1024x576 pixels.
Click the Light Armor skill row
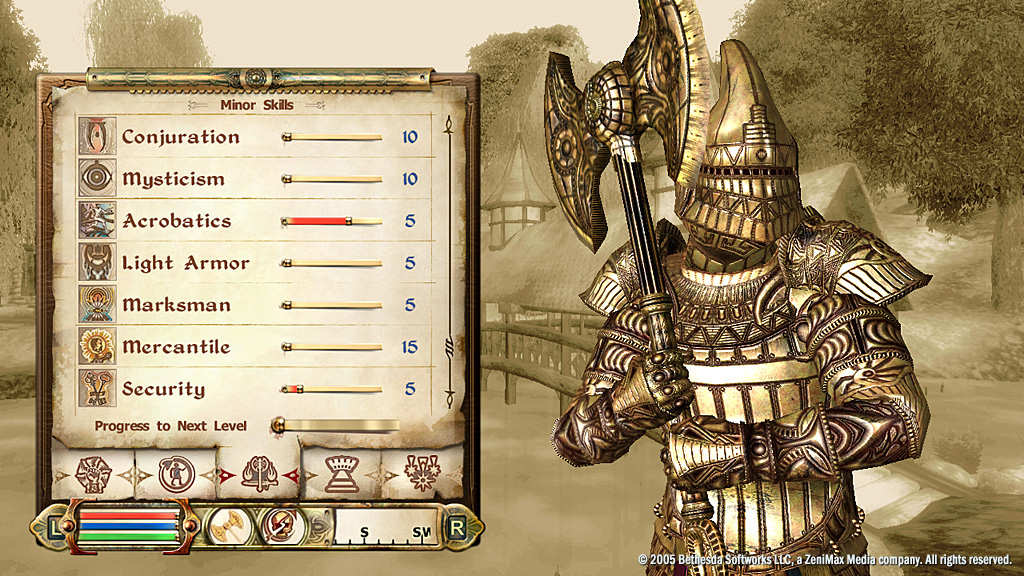[x=250, y=263]
